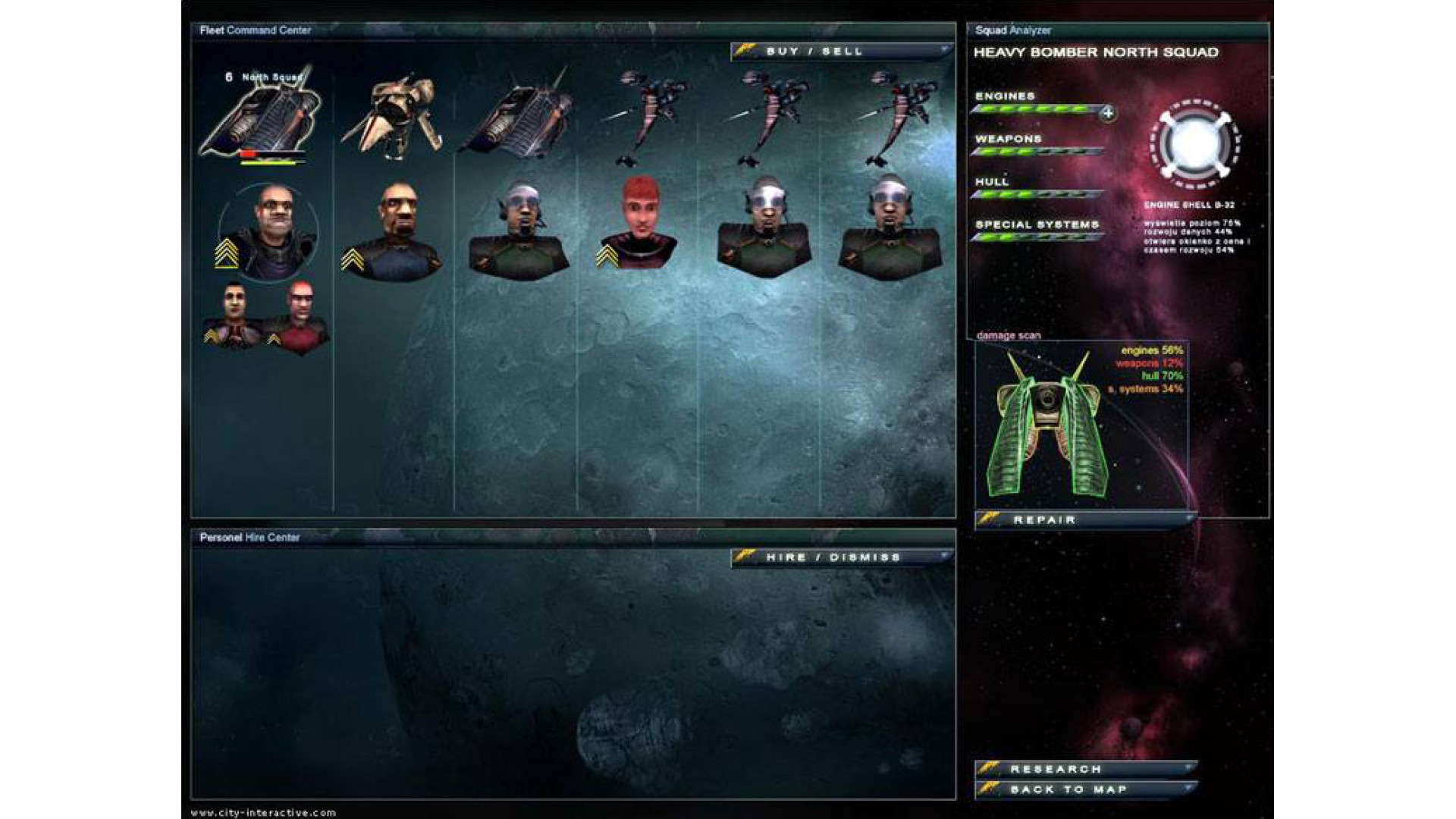Select the Weapons upgrade bar

[x=1037, y=152]
